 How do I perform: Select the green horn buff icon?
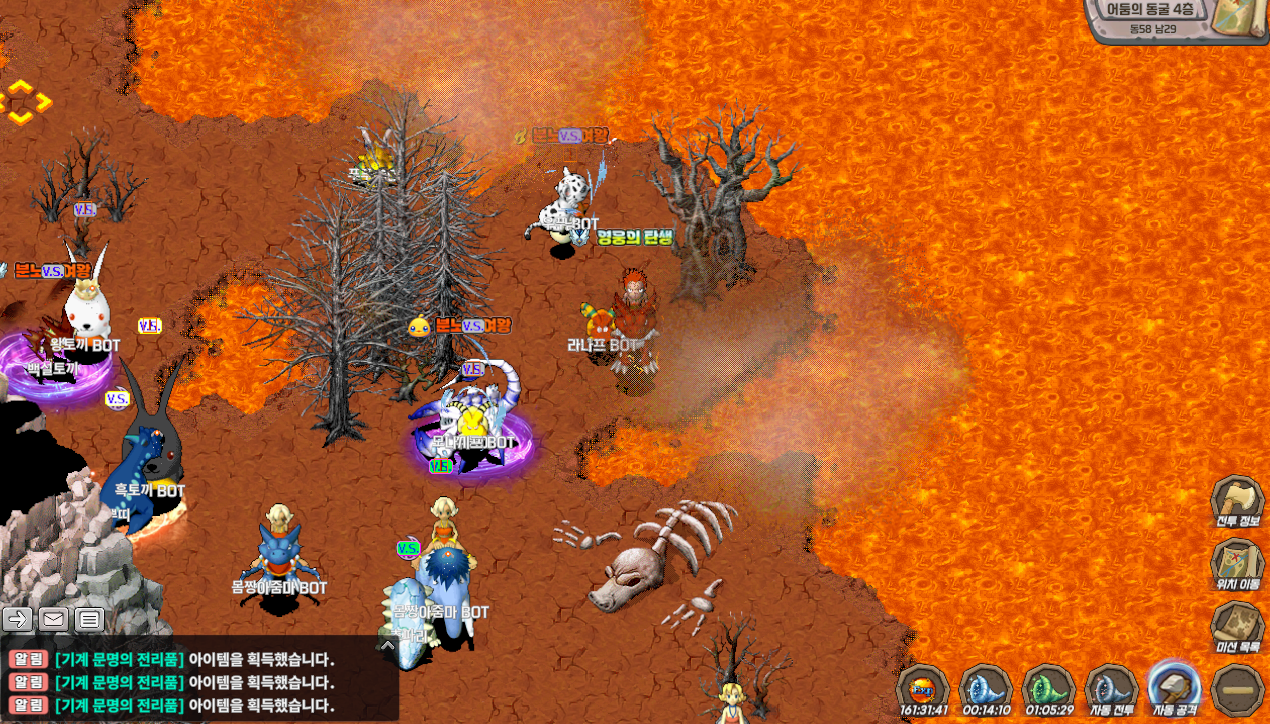(1048, 689)
